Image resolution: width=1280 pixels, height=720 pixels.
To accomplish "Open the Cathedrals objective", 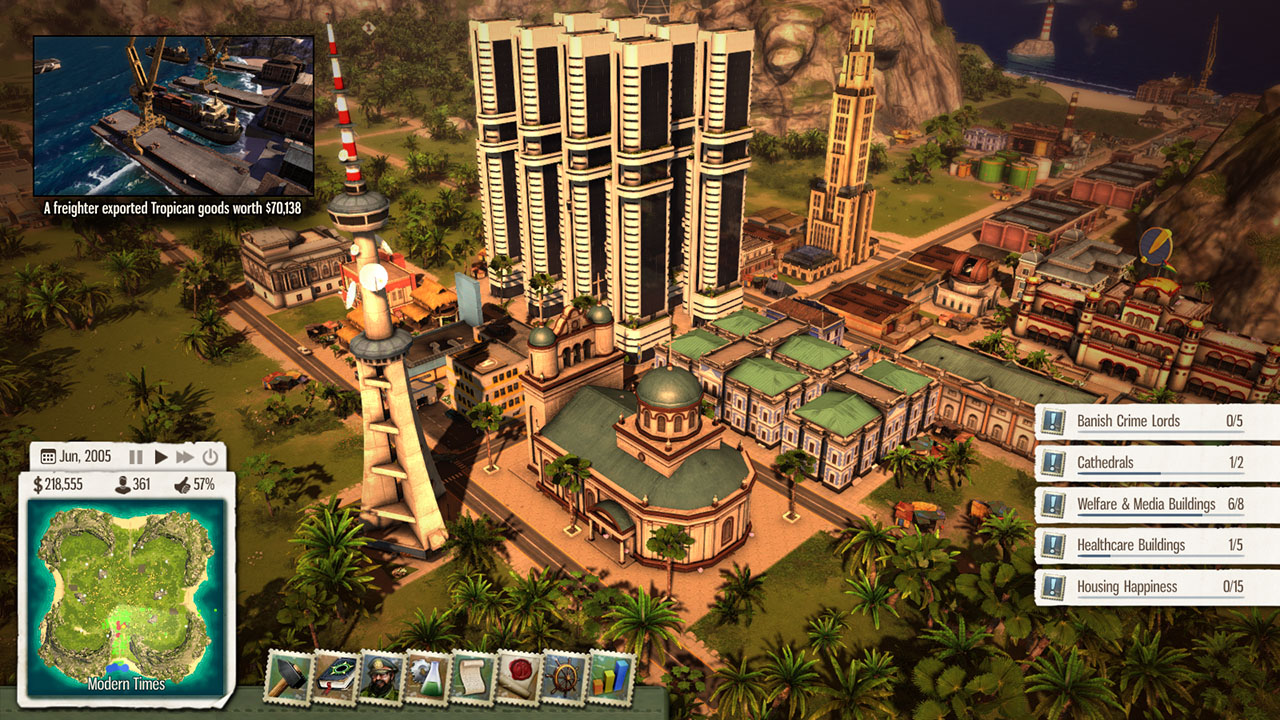I will (1157, 463).
